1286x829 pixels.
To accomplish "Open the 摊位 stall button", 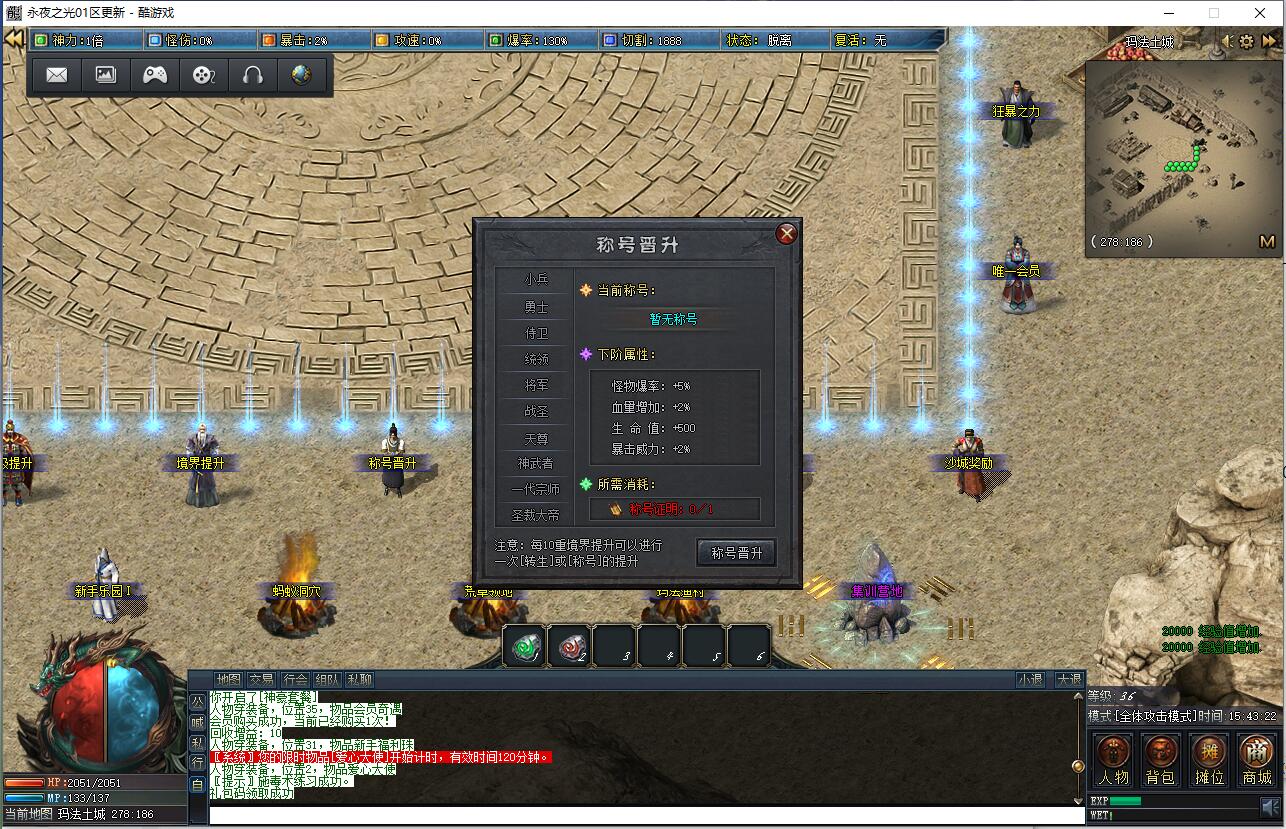I will pos(1209,758).
